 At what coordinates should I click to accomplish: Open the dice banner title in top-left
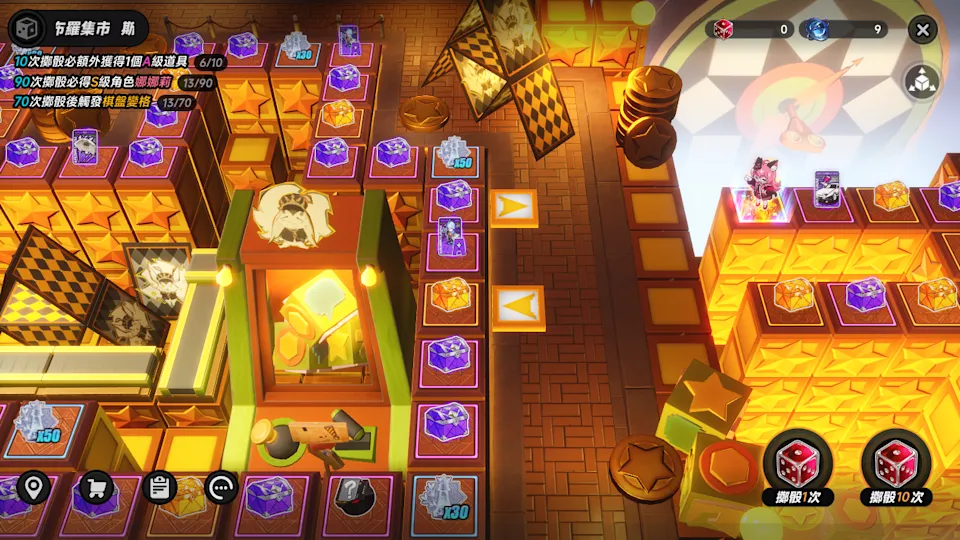(78, 28)
